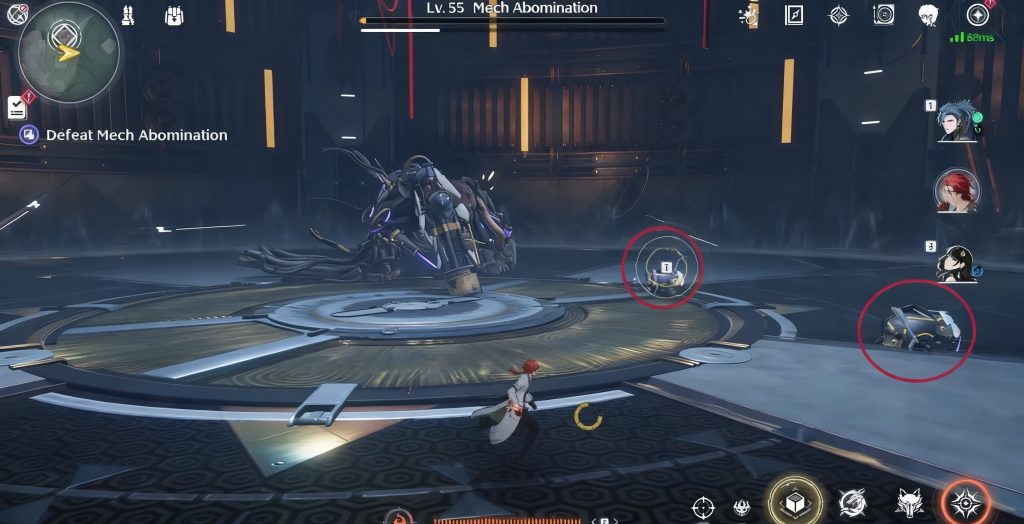Open the star compass main menu
This screenshot has height=524, width=1024.
pos(977,15)
